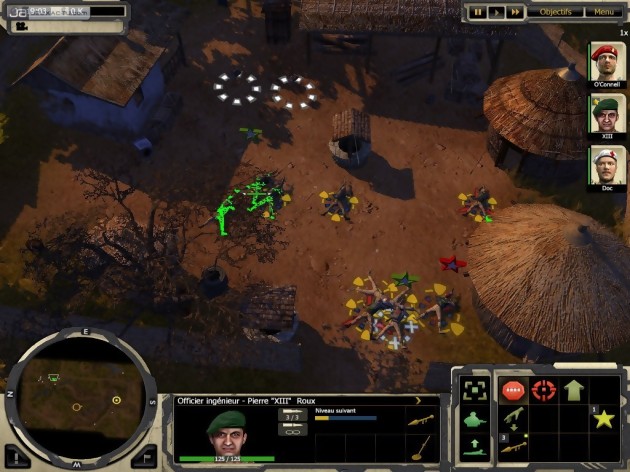This screenshot has height=472, width=630.
Task: Open the Menu button
Action: (x=603, y=12)
